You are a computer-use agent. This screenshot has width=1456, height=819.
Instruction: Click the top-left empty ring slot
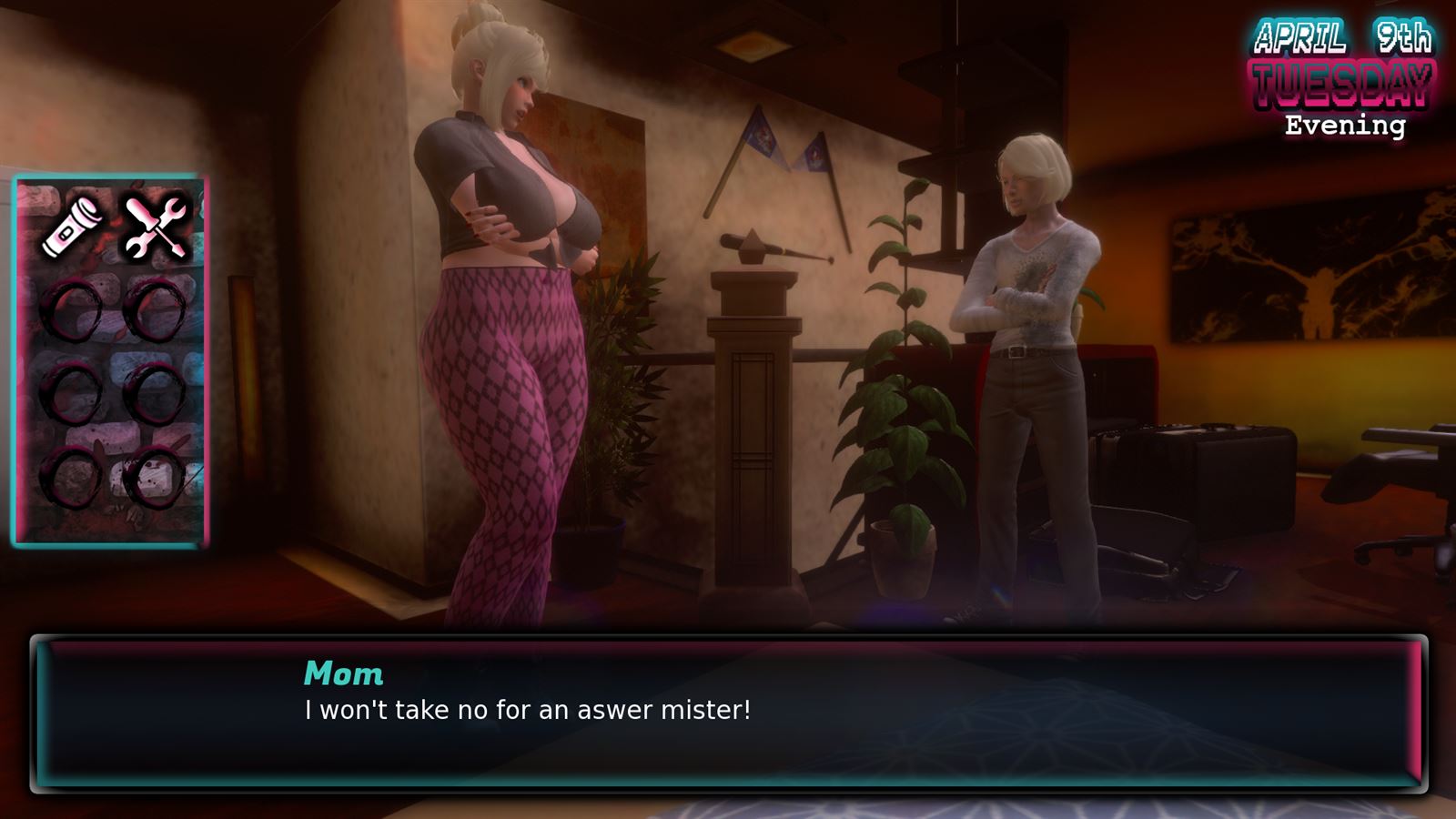76,309
